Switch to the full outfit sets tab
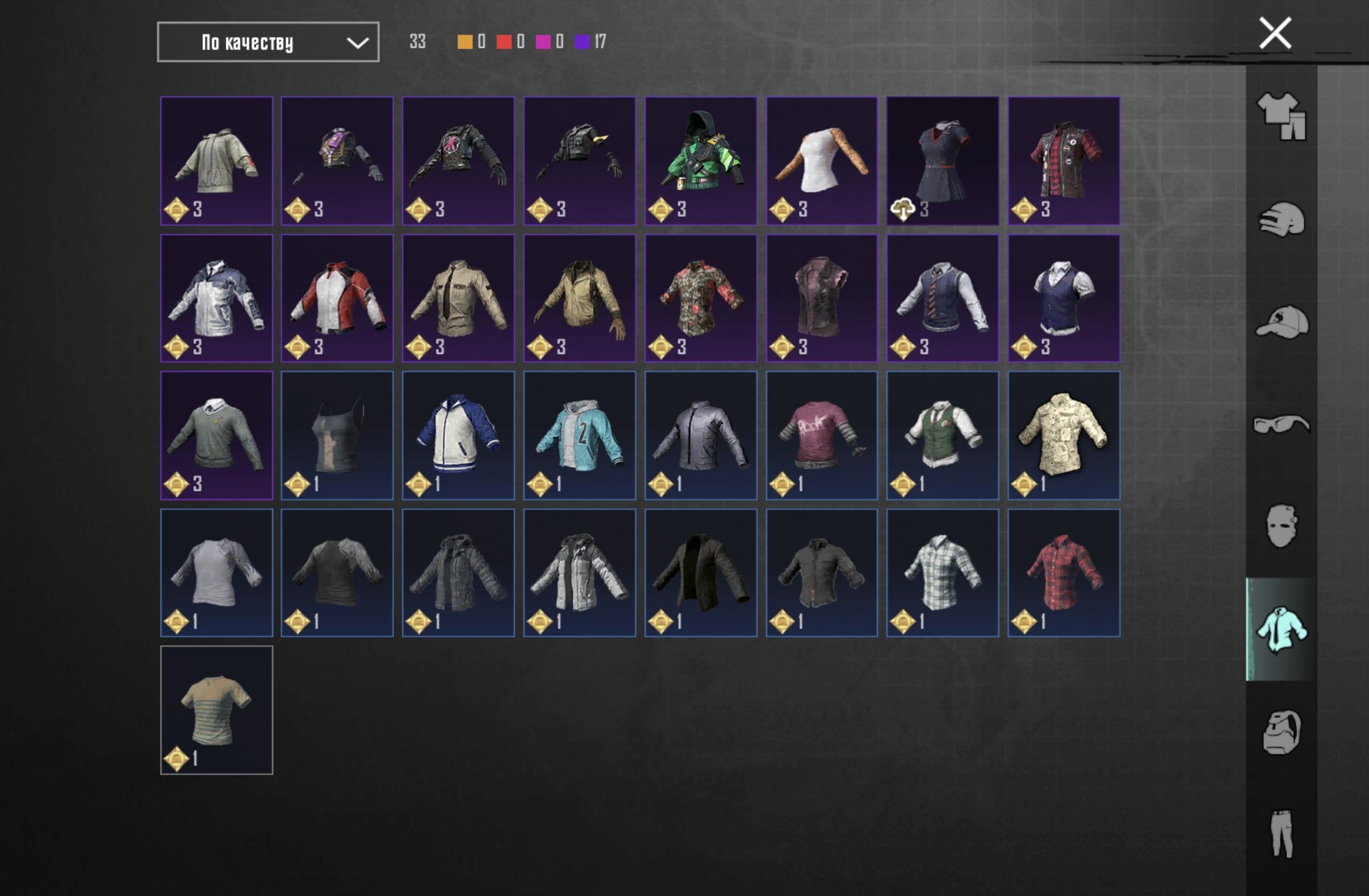Screen dimensions: 1369x896 click(x=1281, y=116)
